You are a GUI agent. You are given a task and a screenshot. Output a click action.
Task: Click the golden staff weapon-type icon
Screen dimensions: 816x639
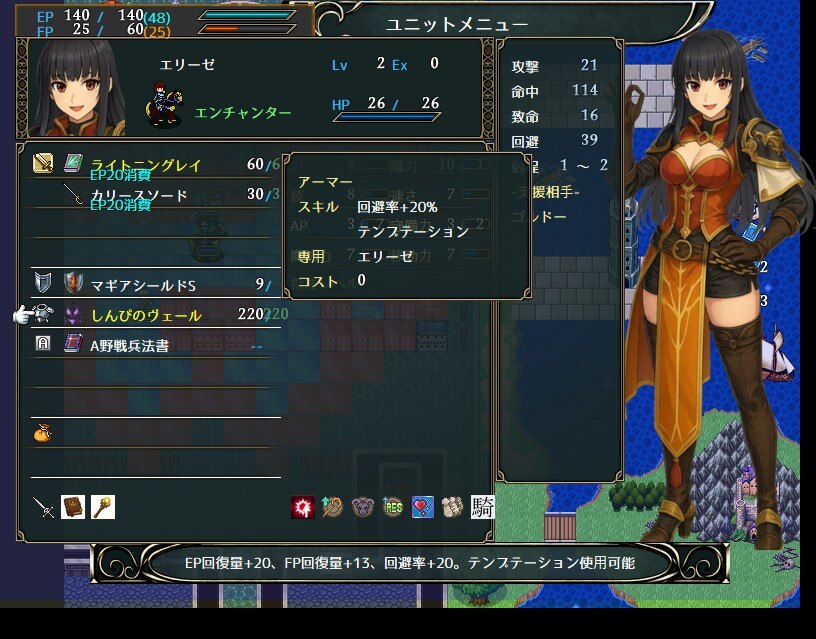click(102, 507)
